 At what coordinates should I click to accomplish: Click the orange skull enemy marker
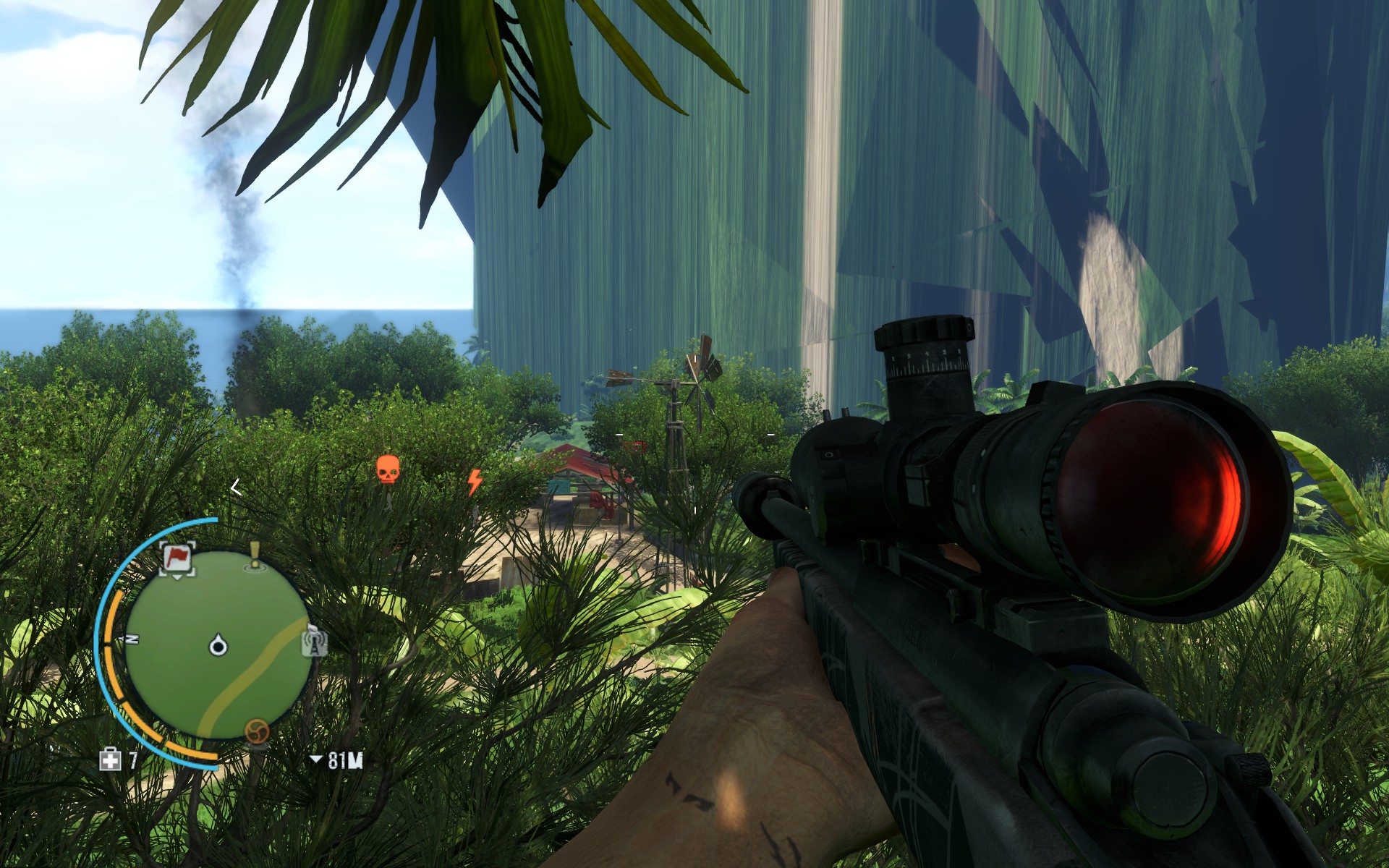(388, 469)
